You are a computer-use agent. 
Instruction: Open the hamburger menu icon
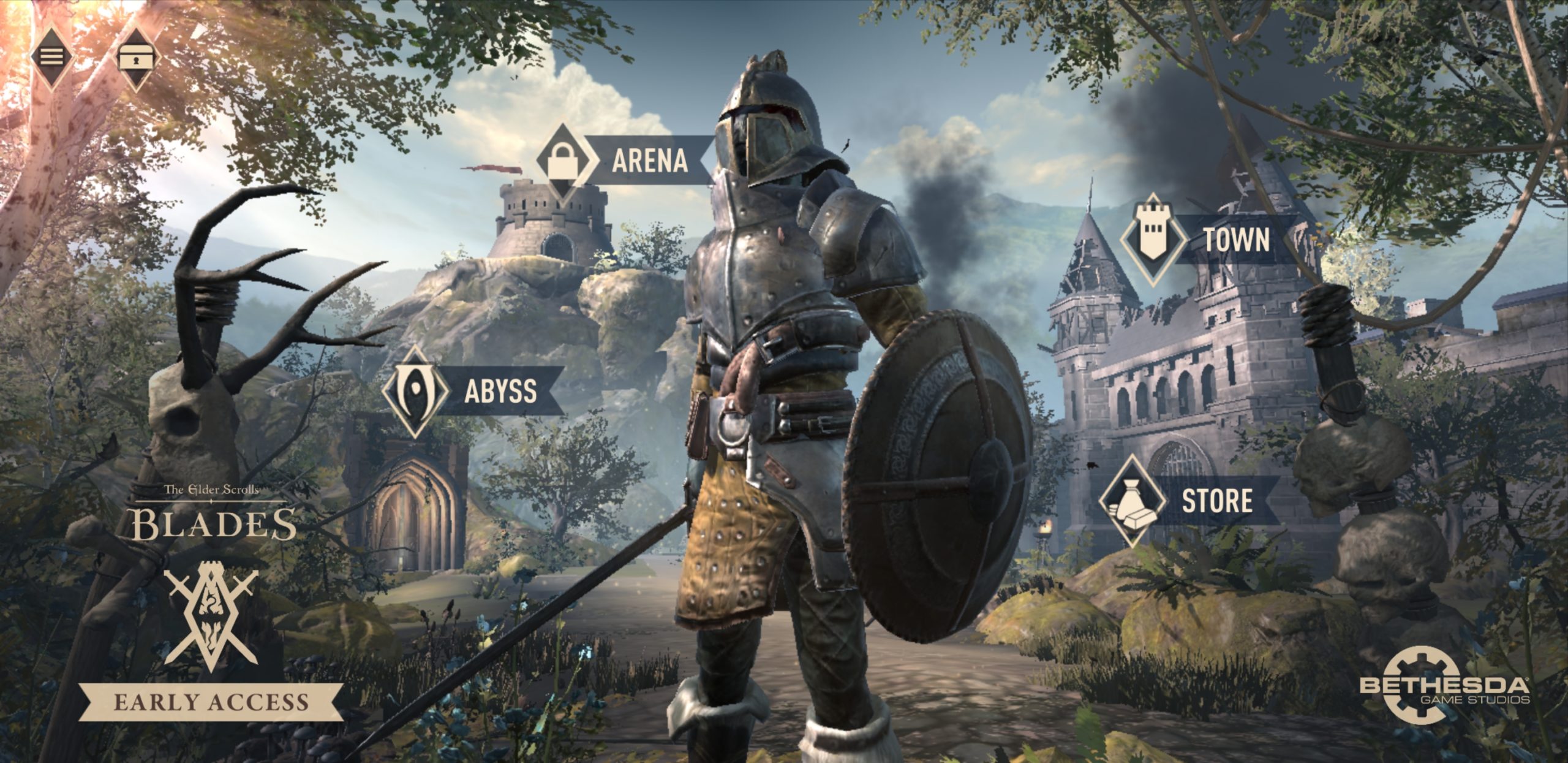(51, 57)
